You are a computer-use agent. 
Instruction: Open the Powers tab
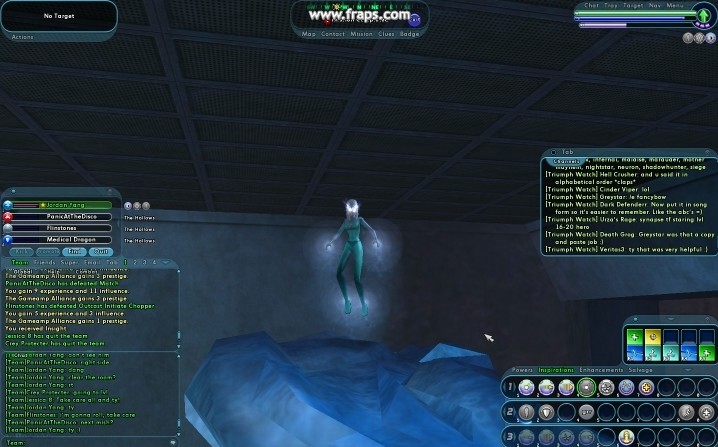(523, 370)
